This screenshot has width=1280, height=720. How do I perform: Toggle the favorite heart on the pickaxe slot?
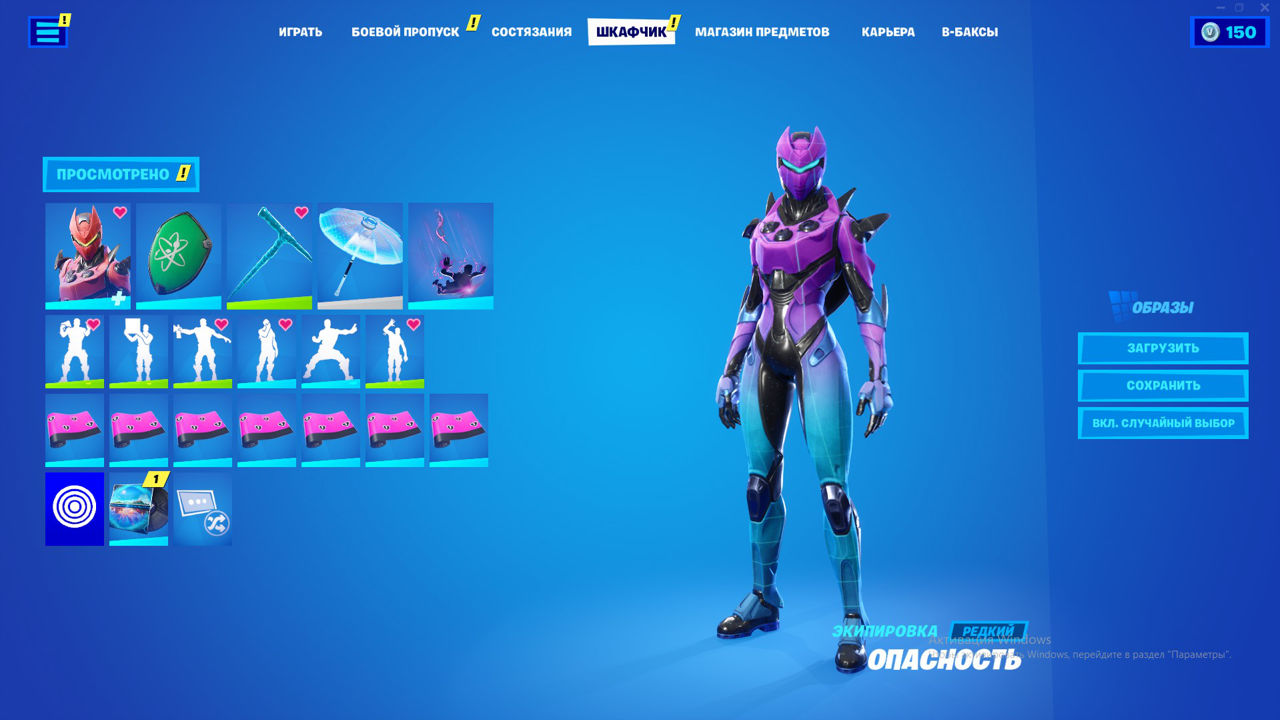[300, 212]
